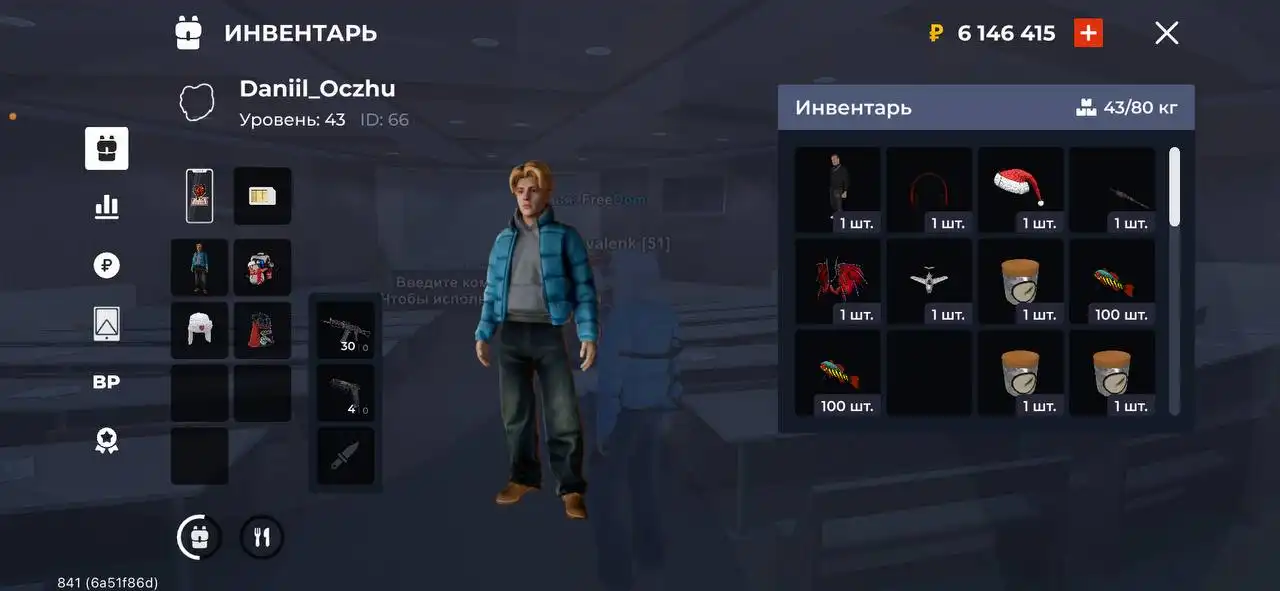Select the equipped phone slot
The width and height of the screenshot is (1280, 591).
point(200,195)
